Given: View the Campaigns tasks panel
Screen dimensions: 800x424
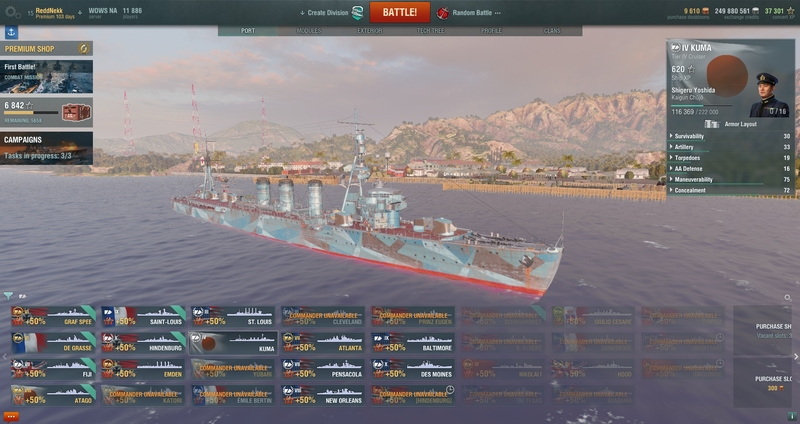Looking at the screenshot, I should coord(46,146).
